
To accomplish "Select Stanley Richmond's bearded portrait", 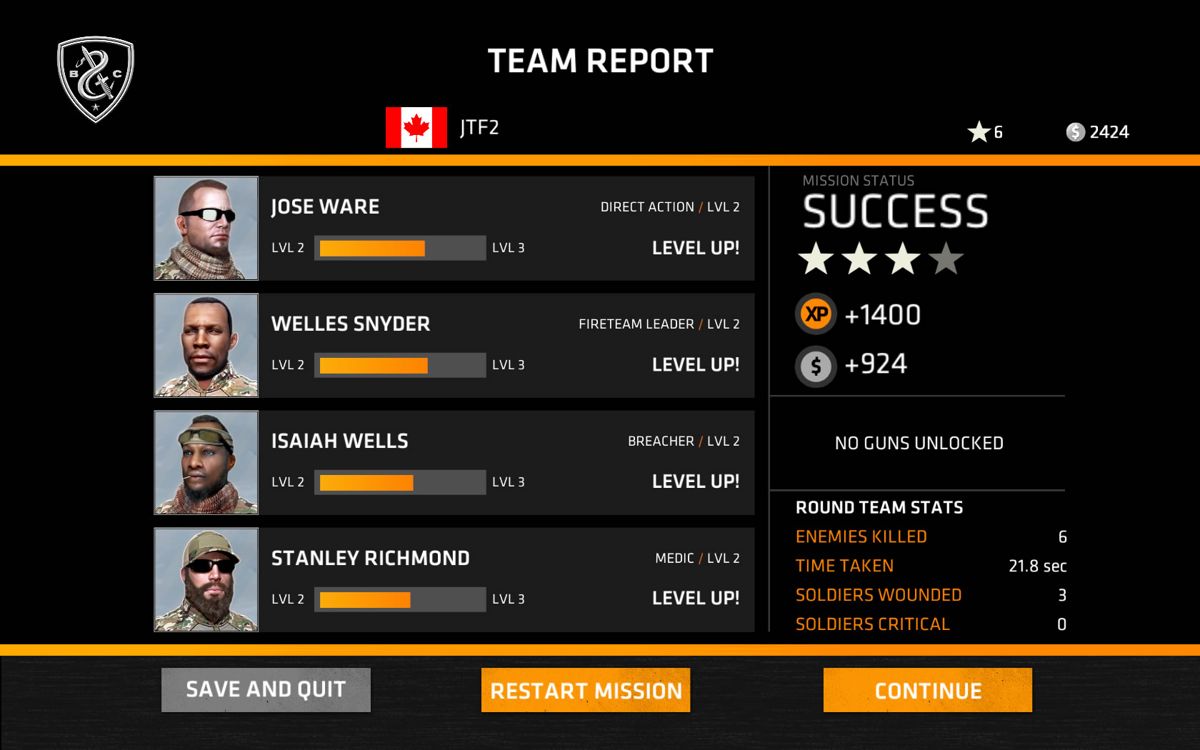I will point(206,579).
